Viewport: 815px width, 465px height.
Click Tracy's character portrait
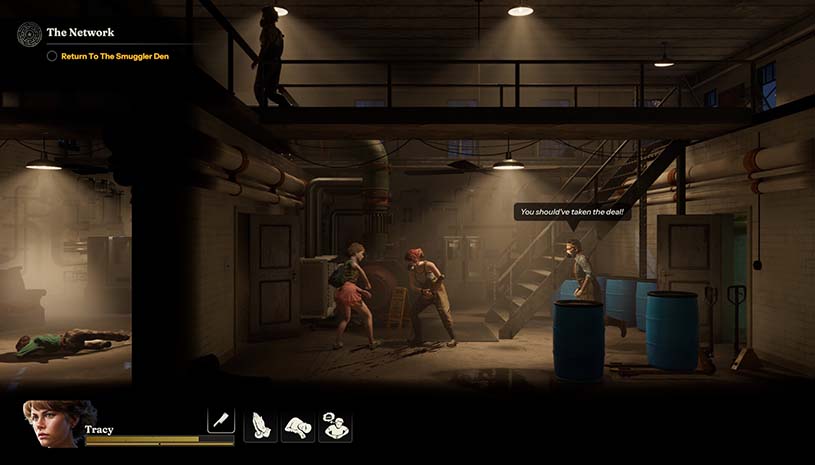tap(58, 425)
